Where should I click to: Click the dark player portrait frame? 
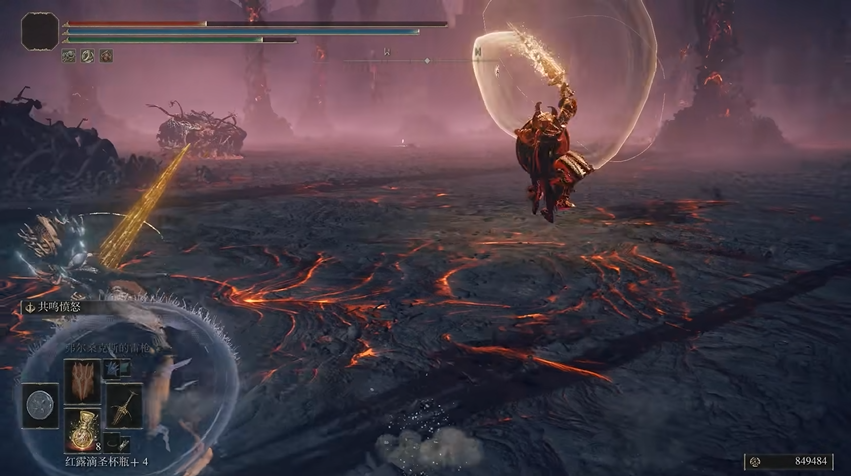pyautogui.click(x=40, y=30)
